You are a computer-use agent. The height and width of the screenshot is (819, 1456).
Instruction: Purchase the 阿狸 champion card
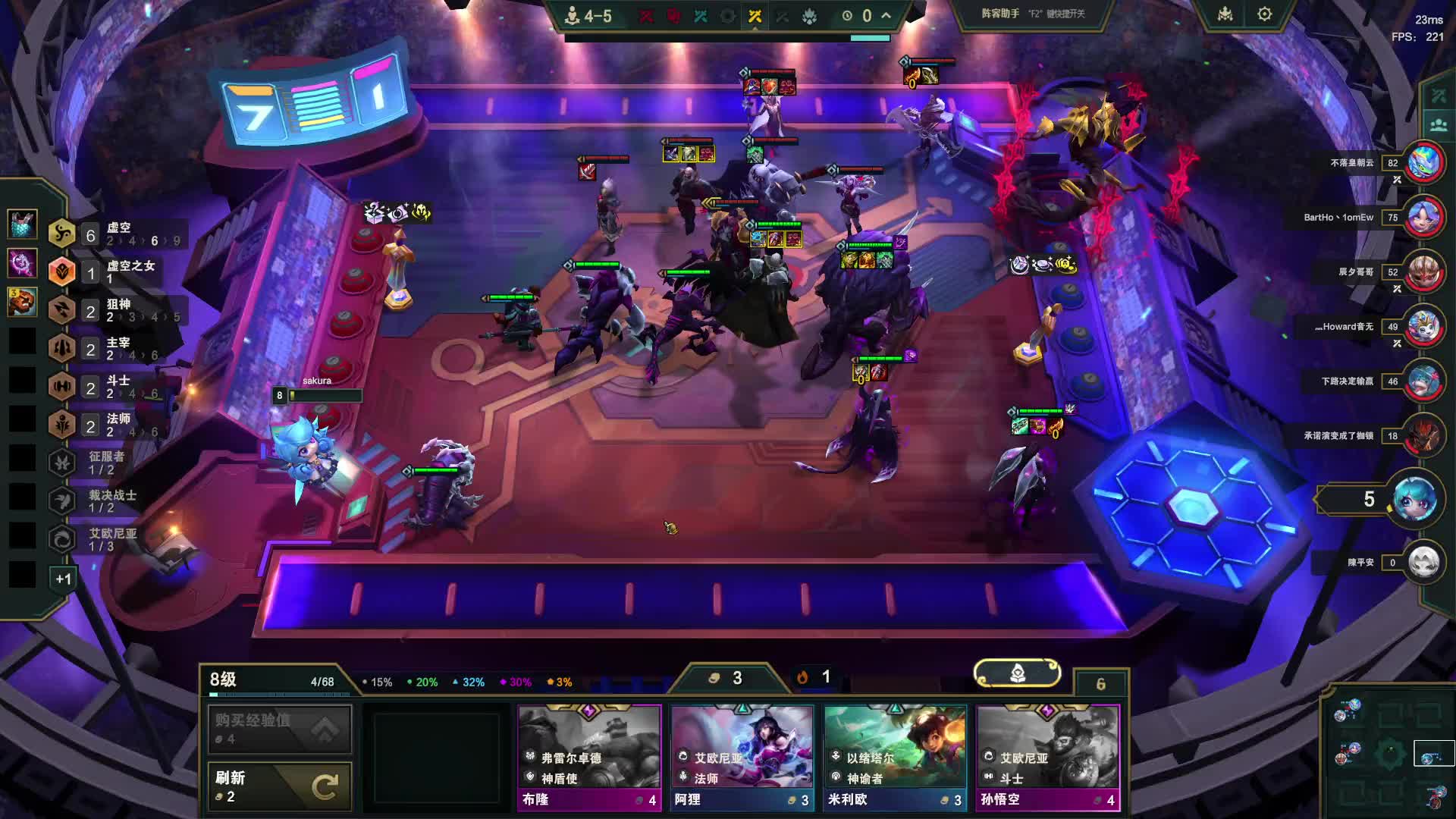(742, 757)
